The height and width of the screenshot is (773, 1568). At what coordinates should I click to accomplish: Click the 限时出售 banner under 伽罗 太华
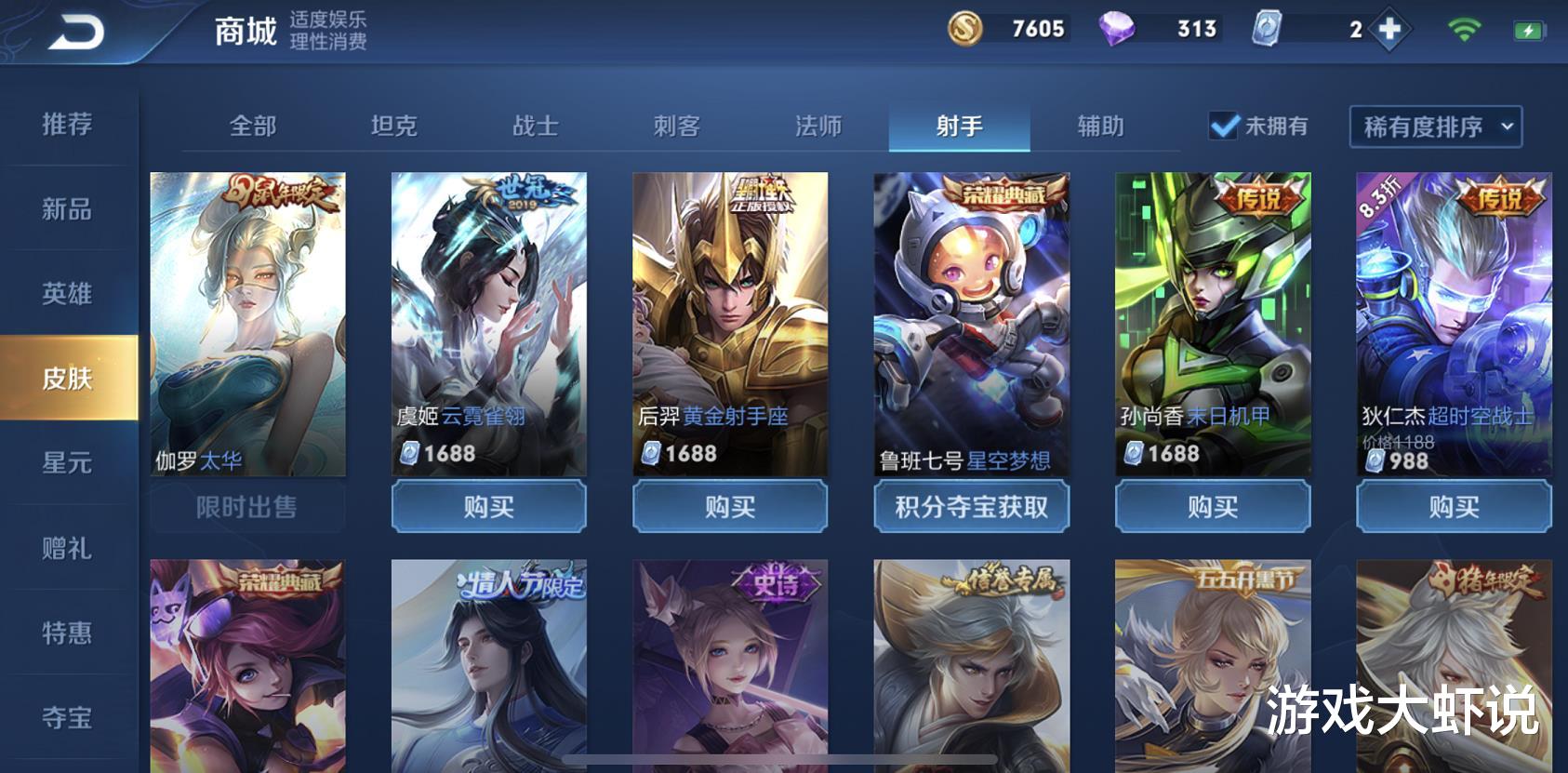coord(246,507)
